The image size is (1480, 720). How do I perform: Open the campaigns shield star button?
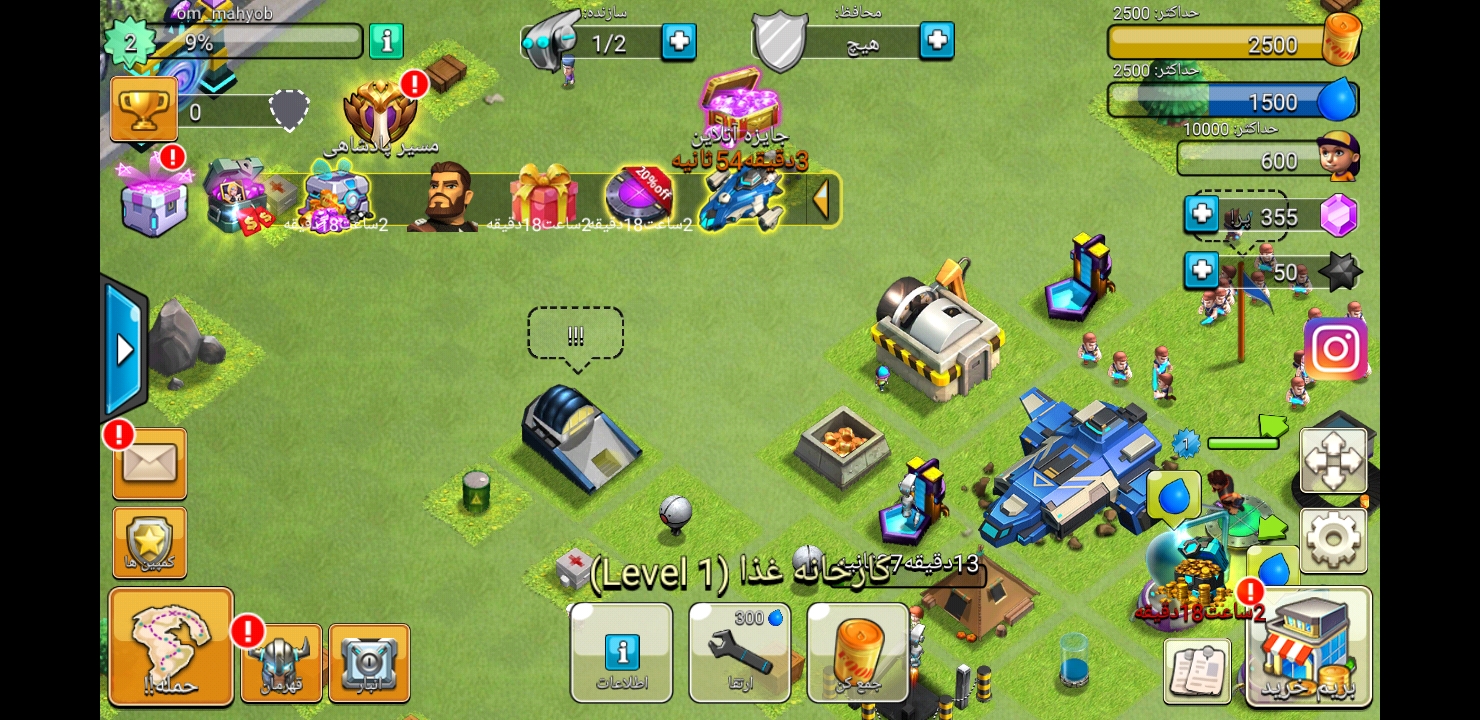[x=150, y=542]
